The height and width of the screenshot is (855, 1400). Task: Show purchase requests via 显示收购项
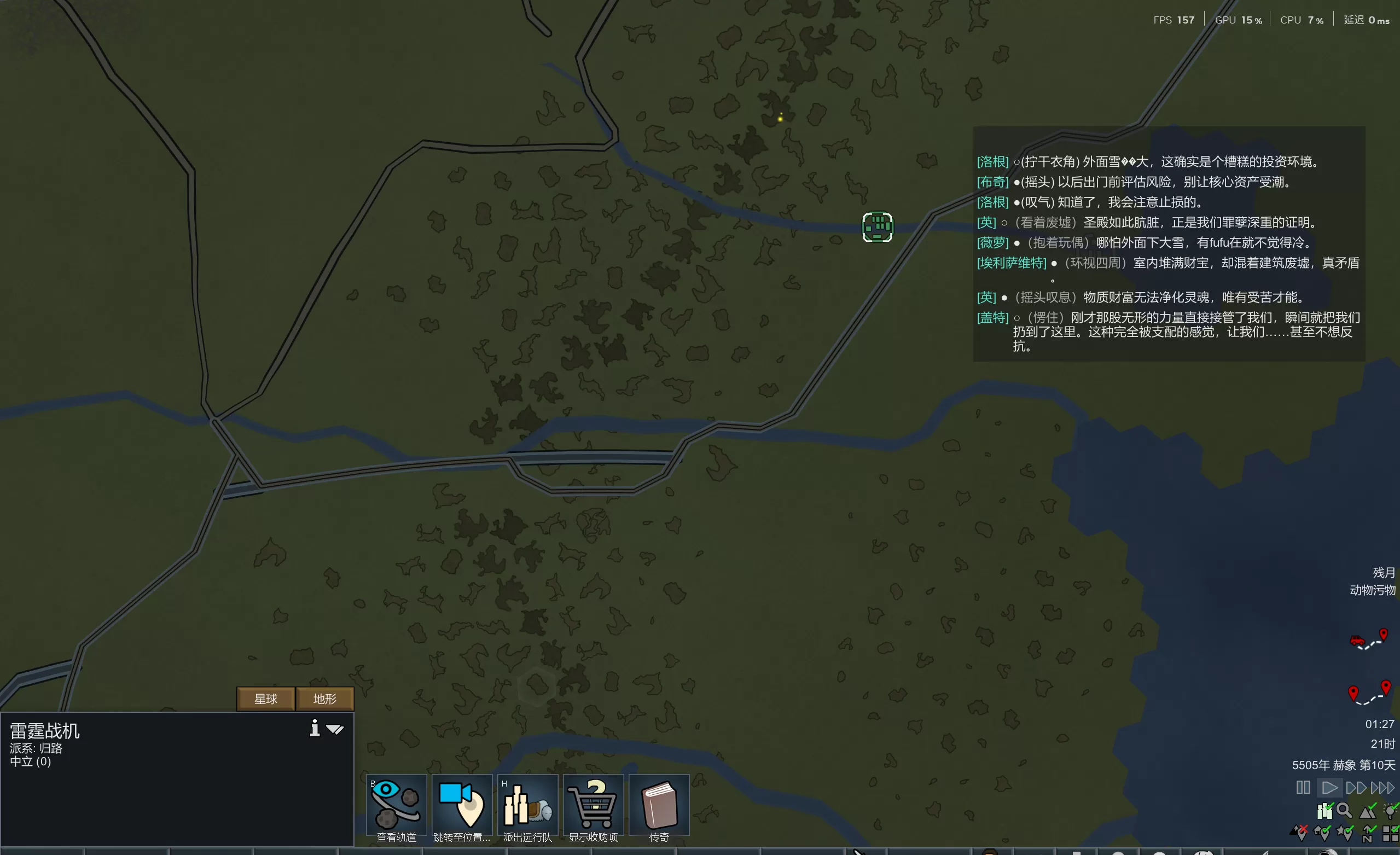(x=593, y=806)
